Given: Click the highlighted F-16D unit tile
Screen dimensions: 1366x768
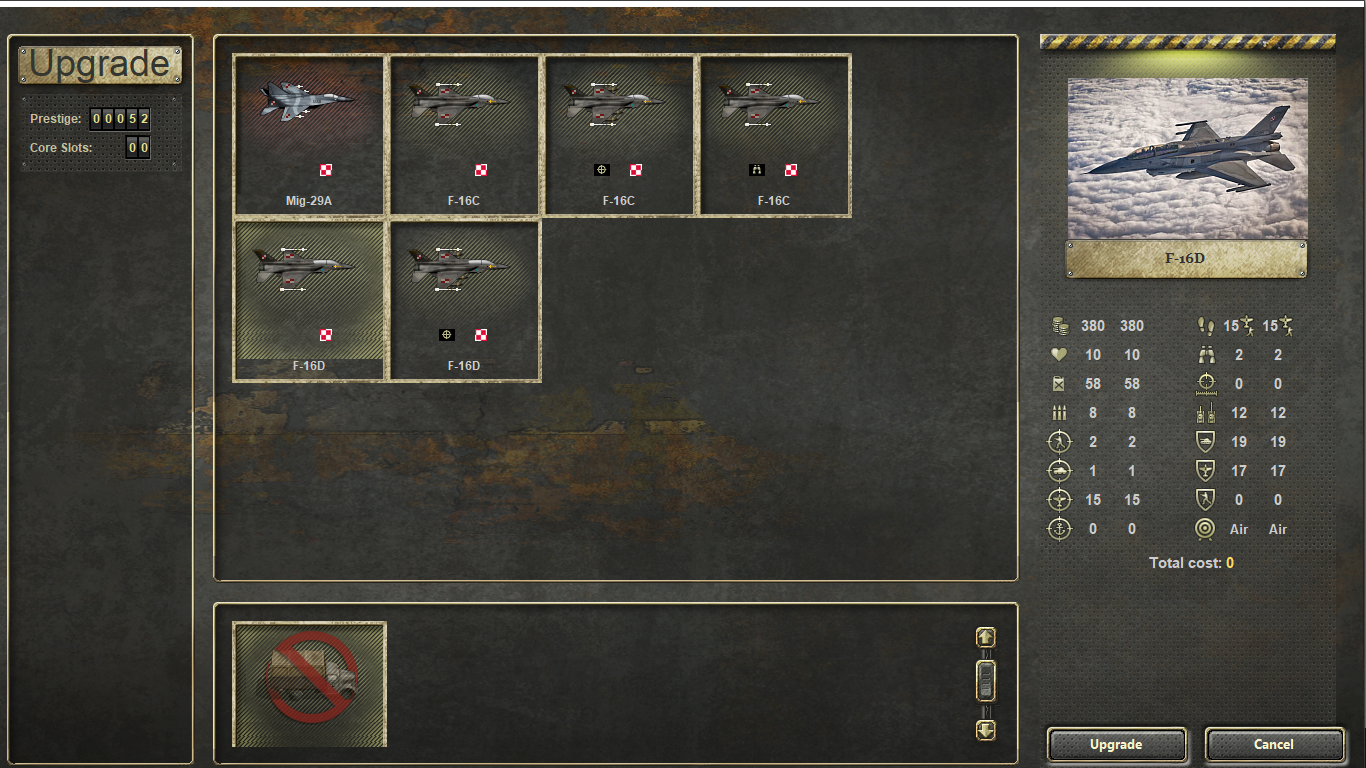Looking at the screenshot, I should (x=309, y=299).
